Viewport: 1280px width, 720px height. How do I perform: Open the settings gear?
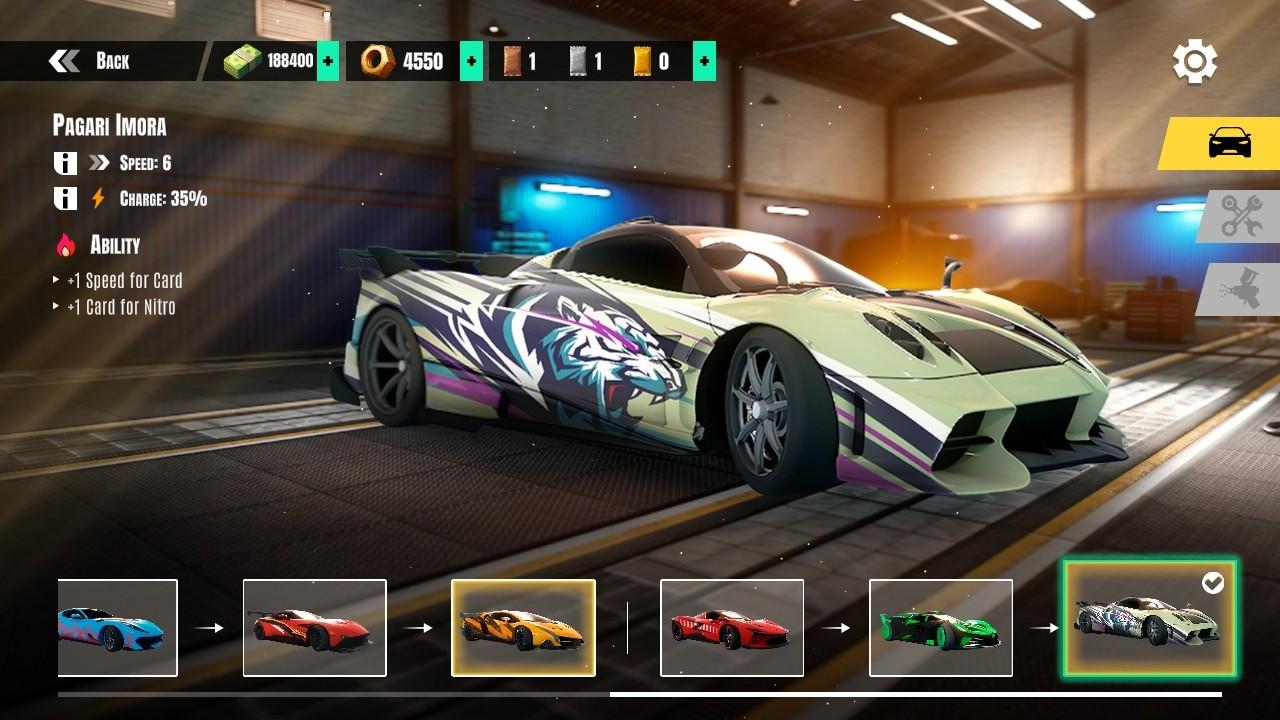tap(1194, 62)
